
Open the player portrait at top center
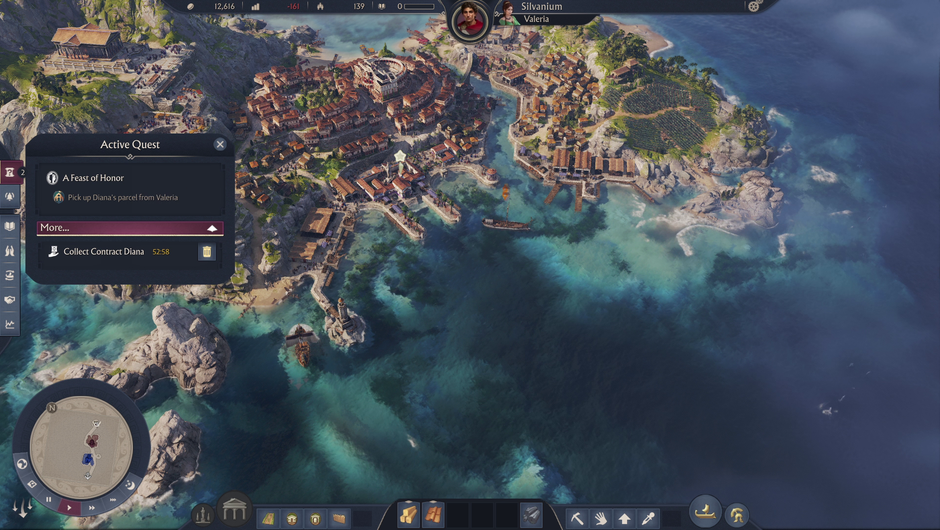coord(467,19)
